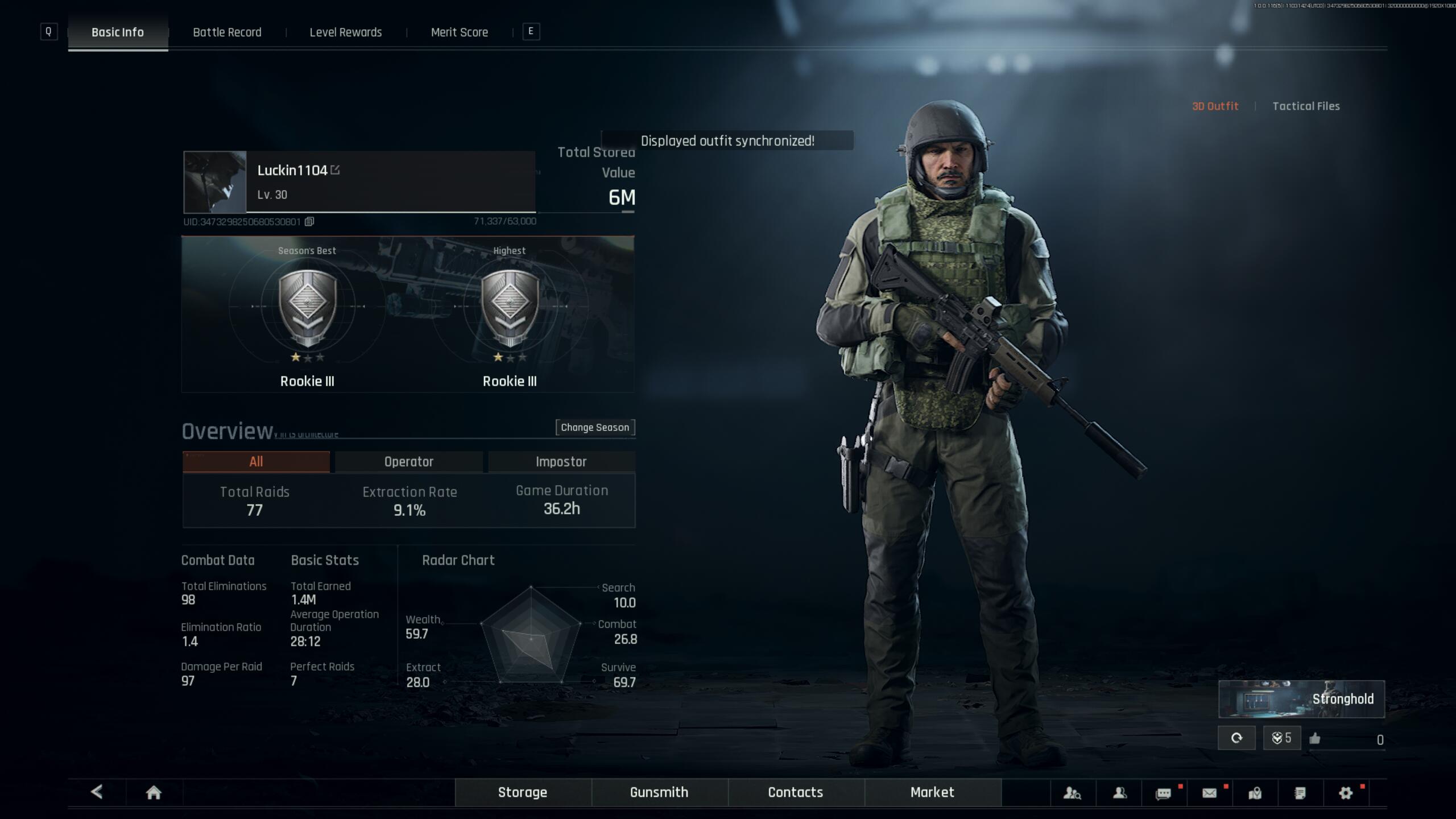The image size is (1456, 819).
Task: Click the rotate outfit refresh icon
Action: coord(1237,738)
